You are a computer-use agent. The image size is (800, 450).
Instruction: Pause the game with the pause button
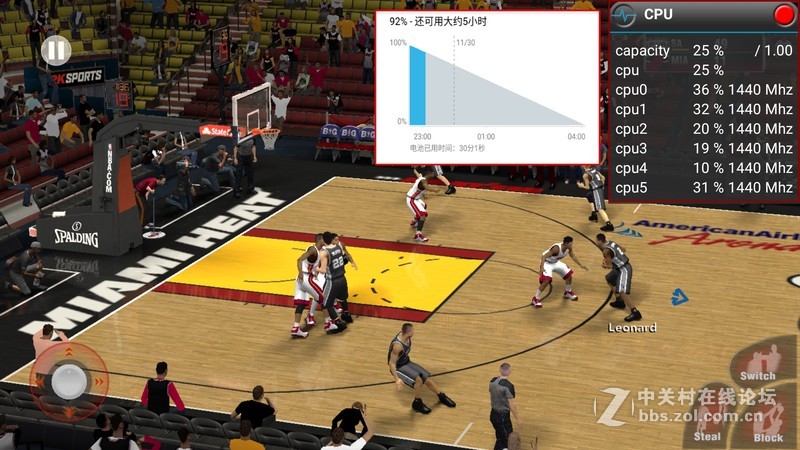click(57, 50)
